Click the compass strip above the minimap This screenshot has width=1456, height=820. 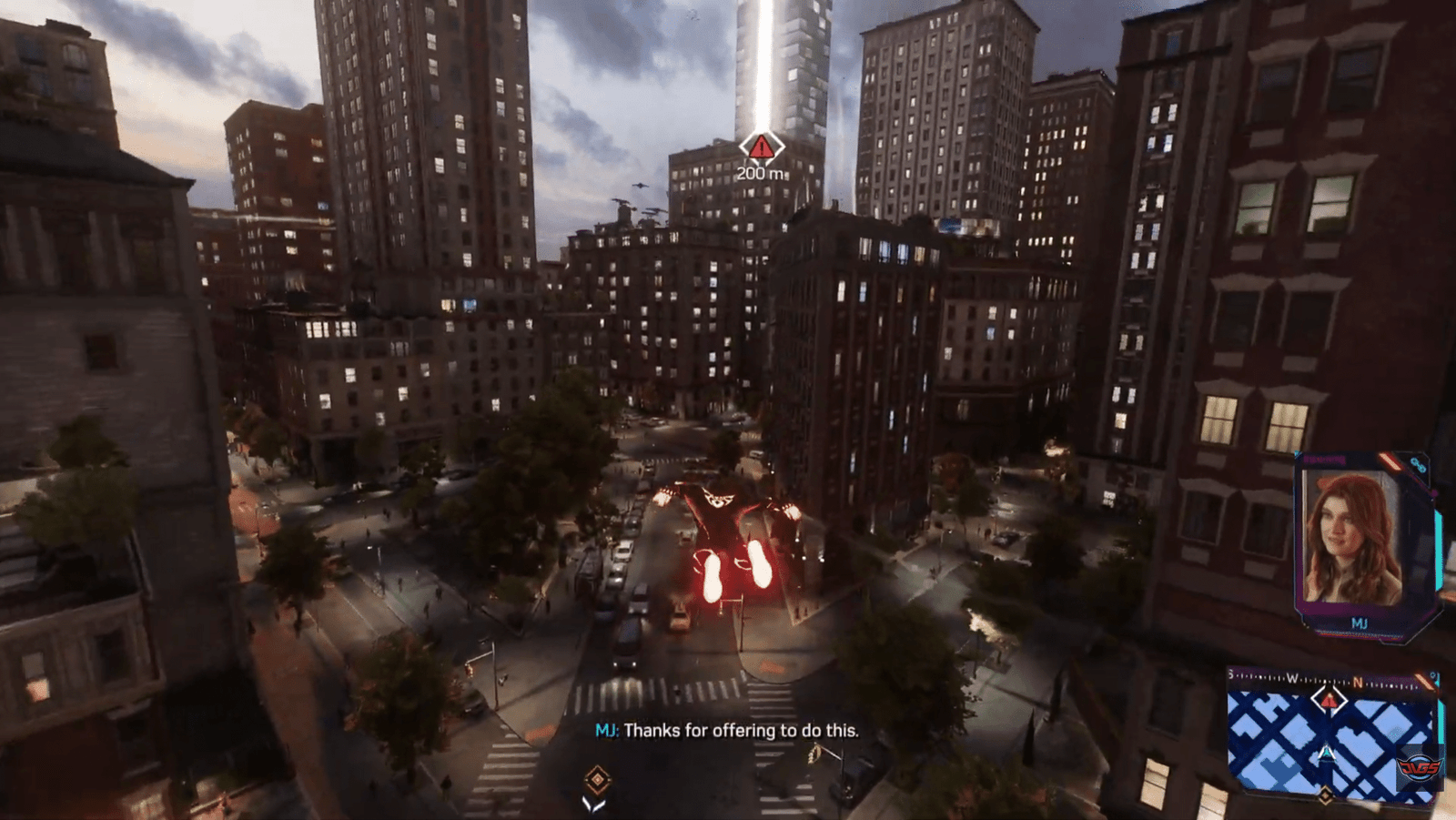[x=1310, y=680]
